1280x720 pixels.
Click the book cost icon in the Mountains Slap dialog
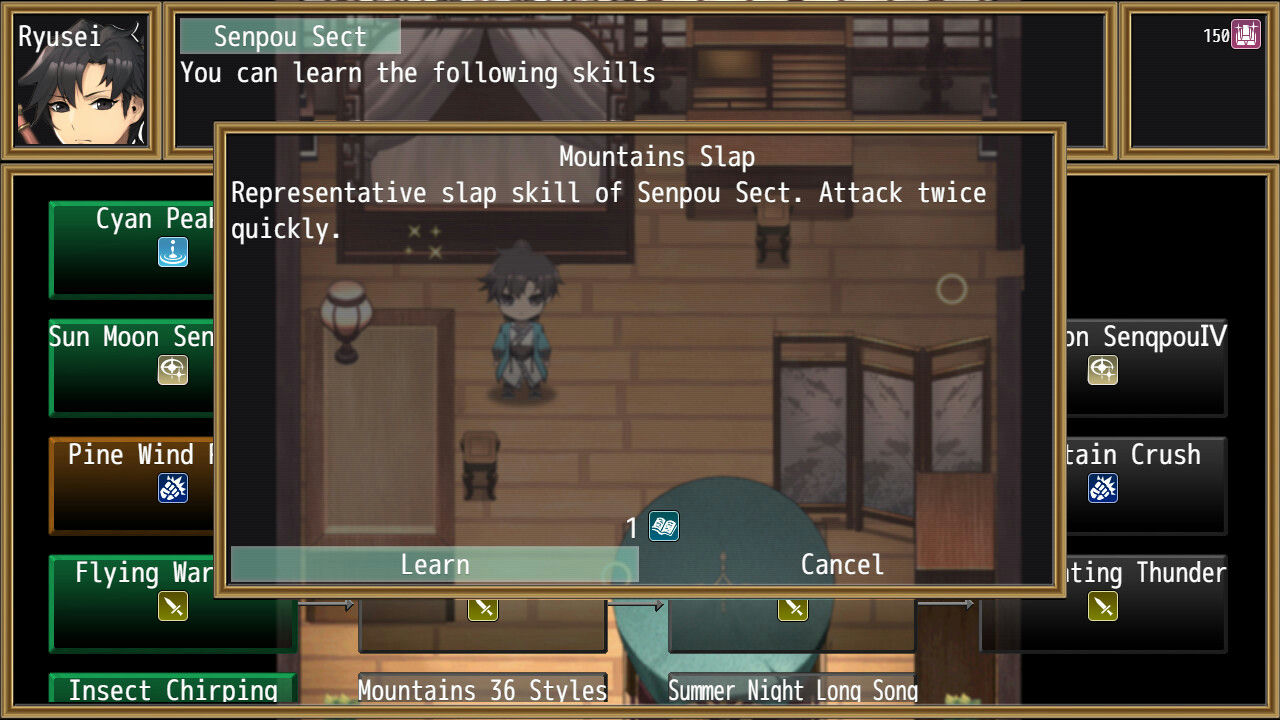[661, 527]
